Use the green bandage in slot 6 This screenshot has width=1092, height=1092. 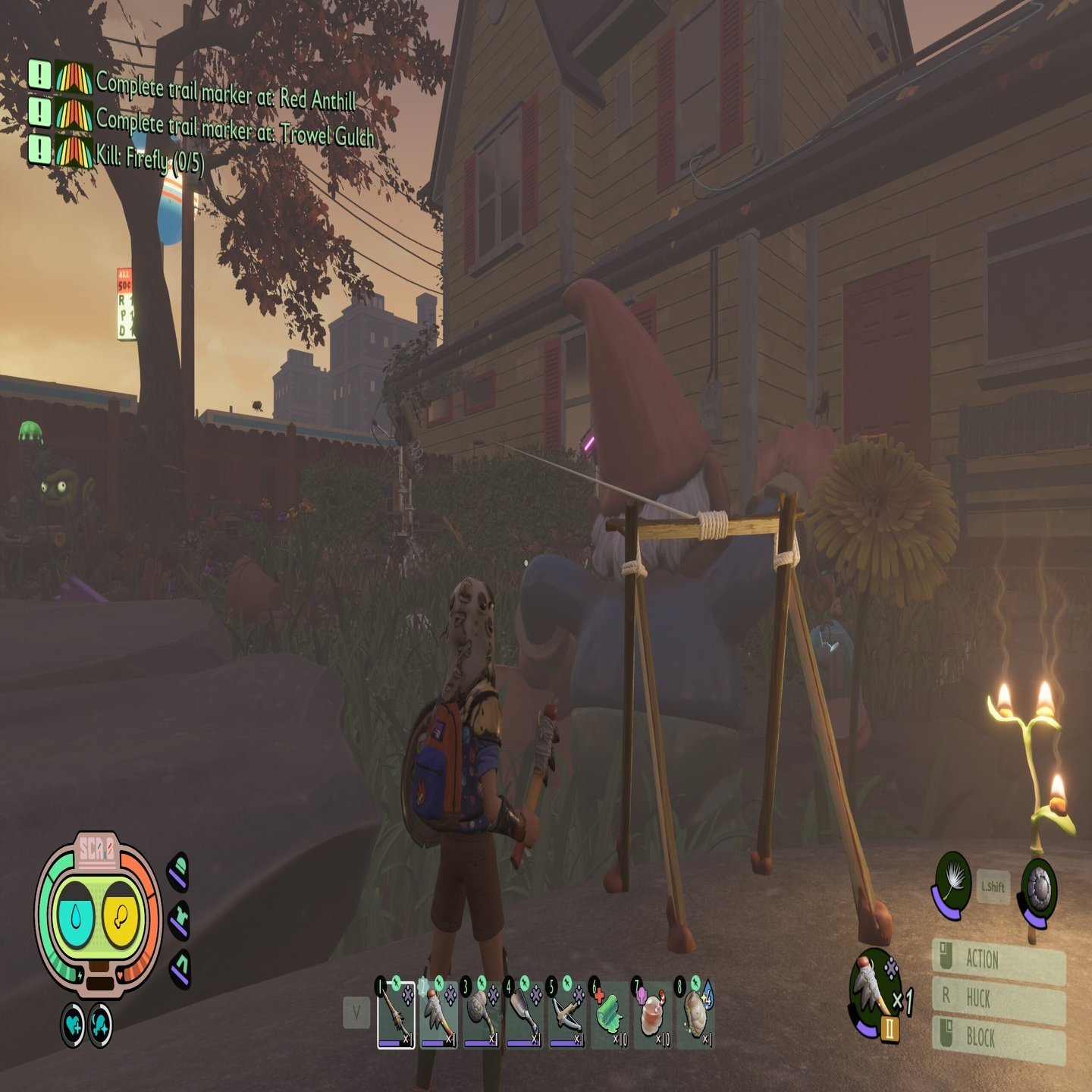coord(610,1012)
